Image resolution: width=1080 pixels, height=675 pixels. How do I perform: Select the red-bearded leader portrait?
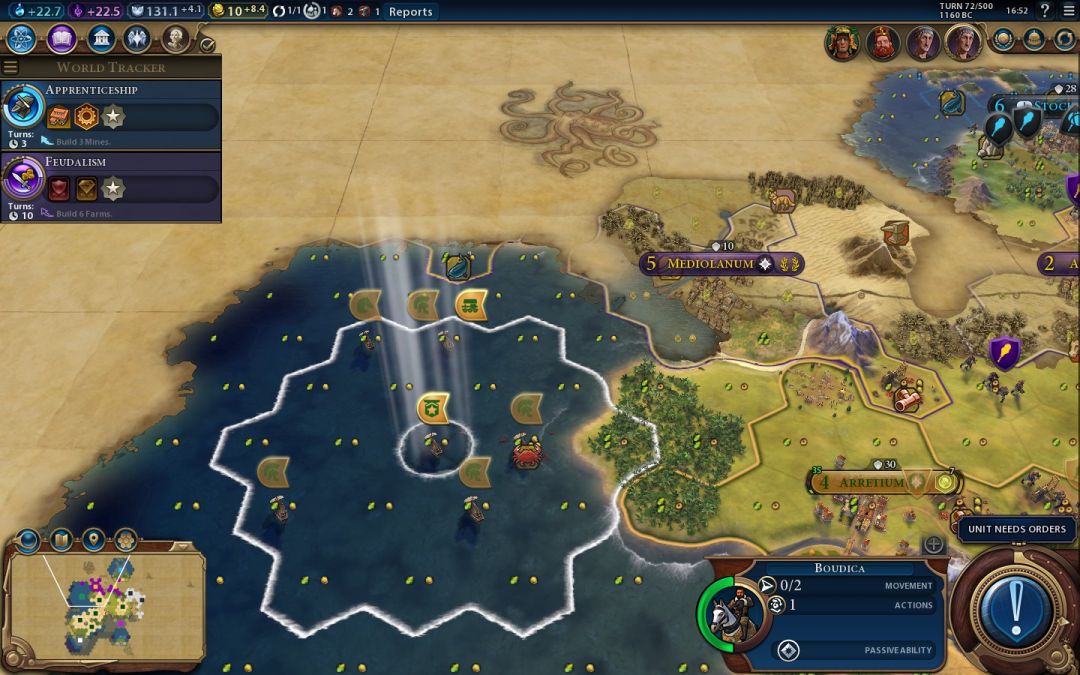[x=882, y=43]
